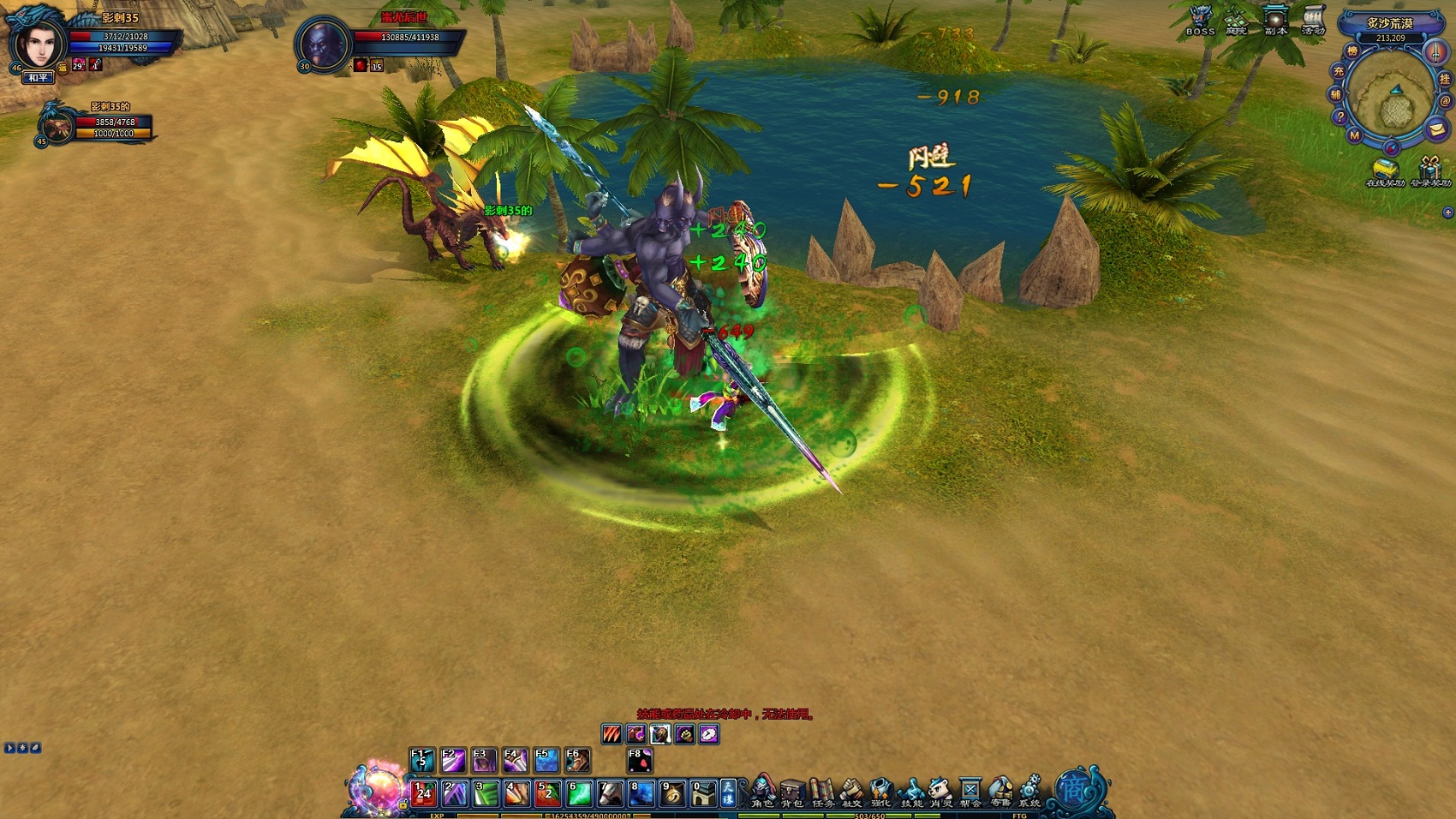Open the 背包 backpack chest
The height and width of the screenshot is (819, 1456).
coord(792,792)
